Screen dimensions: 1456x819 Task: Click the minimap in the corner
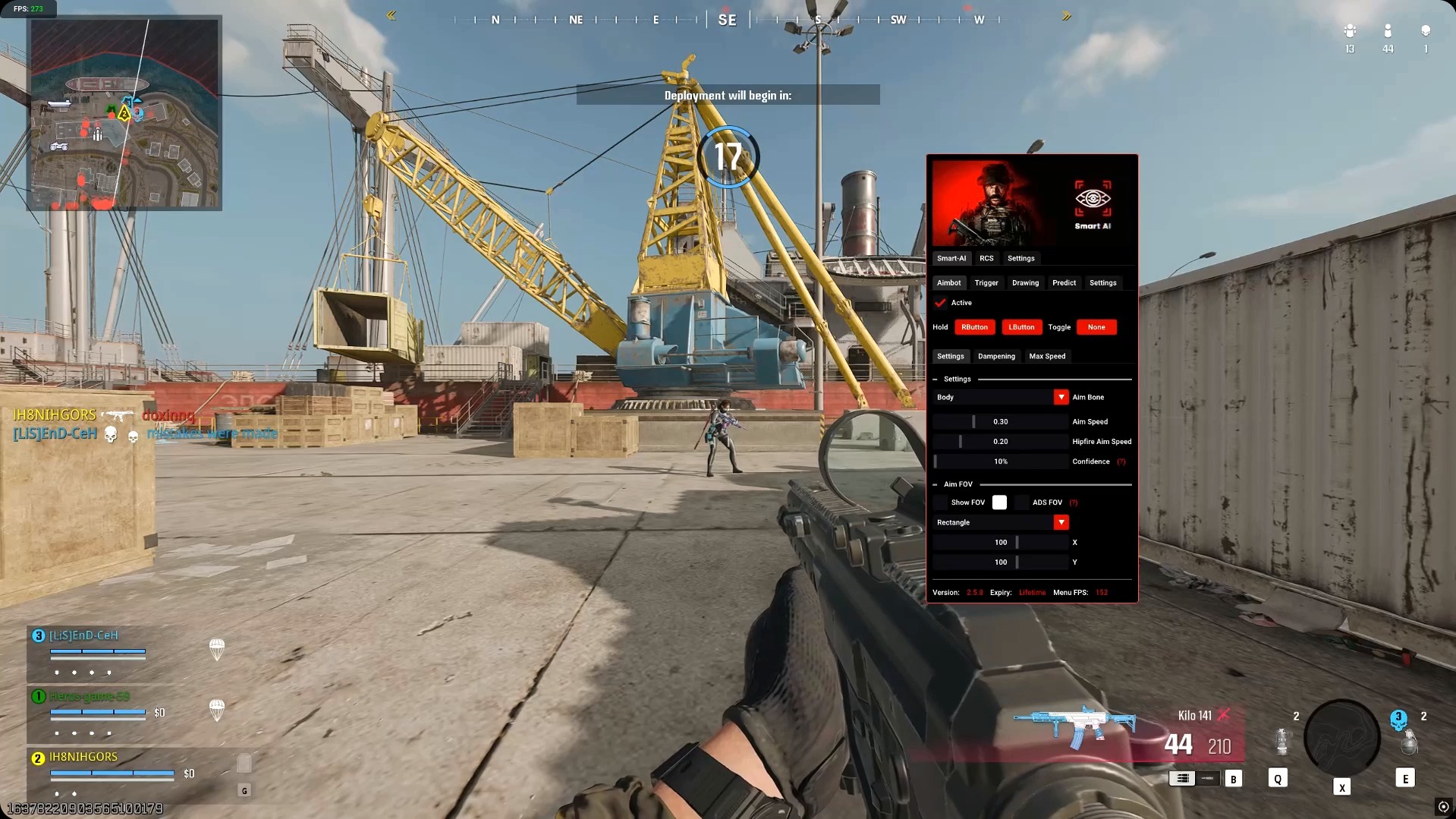tap(124, 113)
